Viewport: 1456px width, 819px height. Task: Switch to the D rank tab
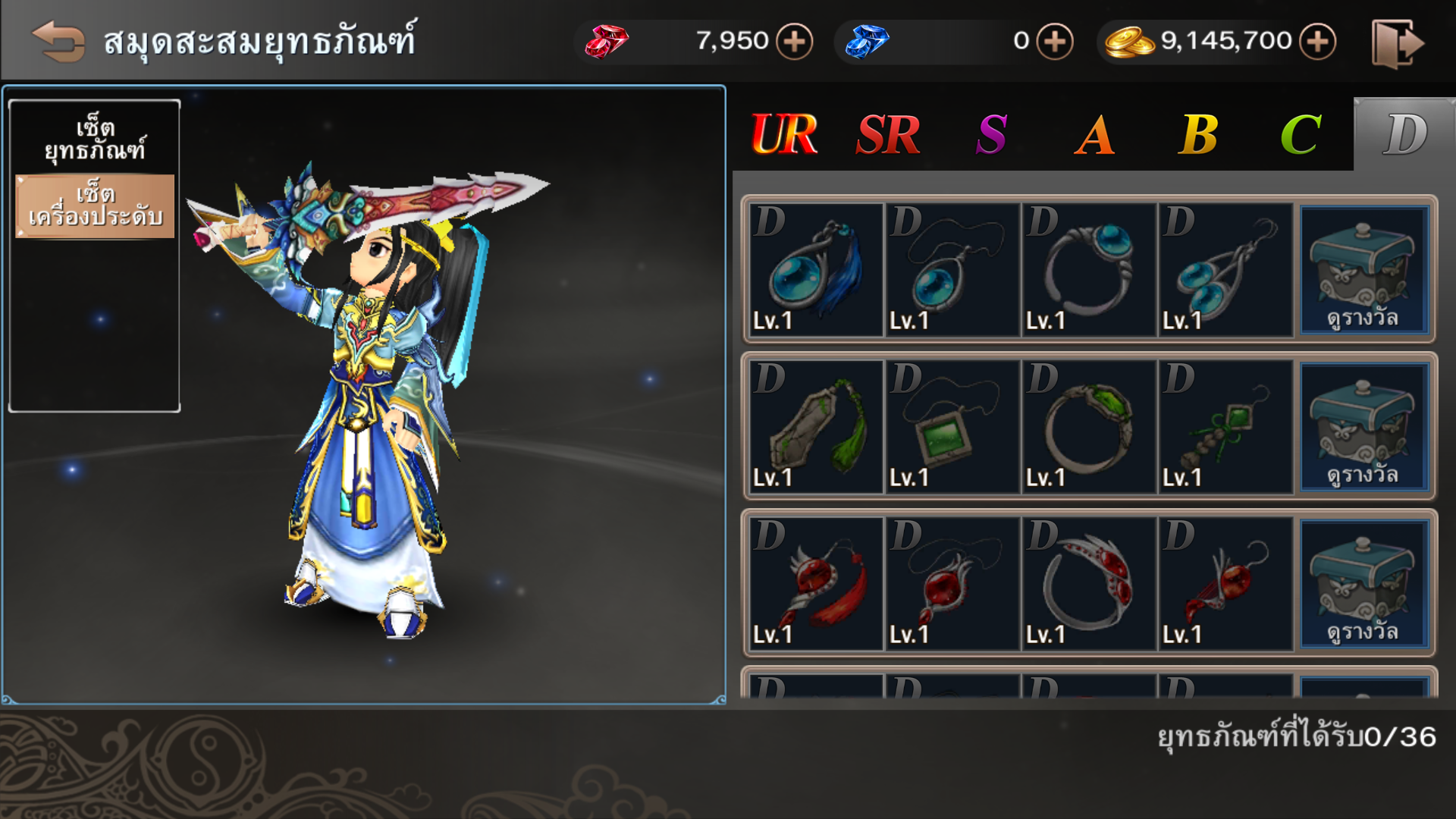[1404, 135]
